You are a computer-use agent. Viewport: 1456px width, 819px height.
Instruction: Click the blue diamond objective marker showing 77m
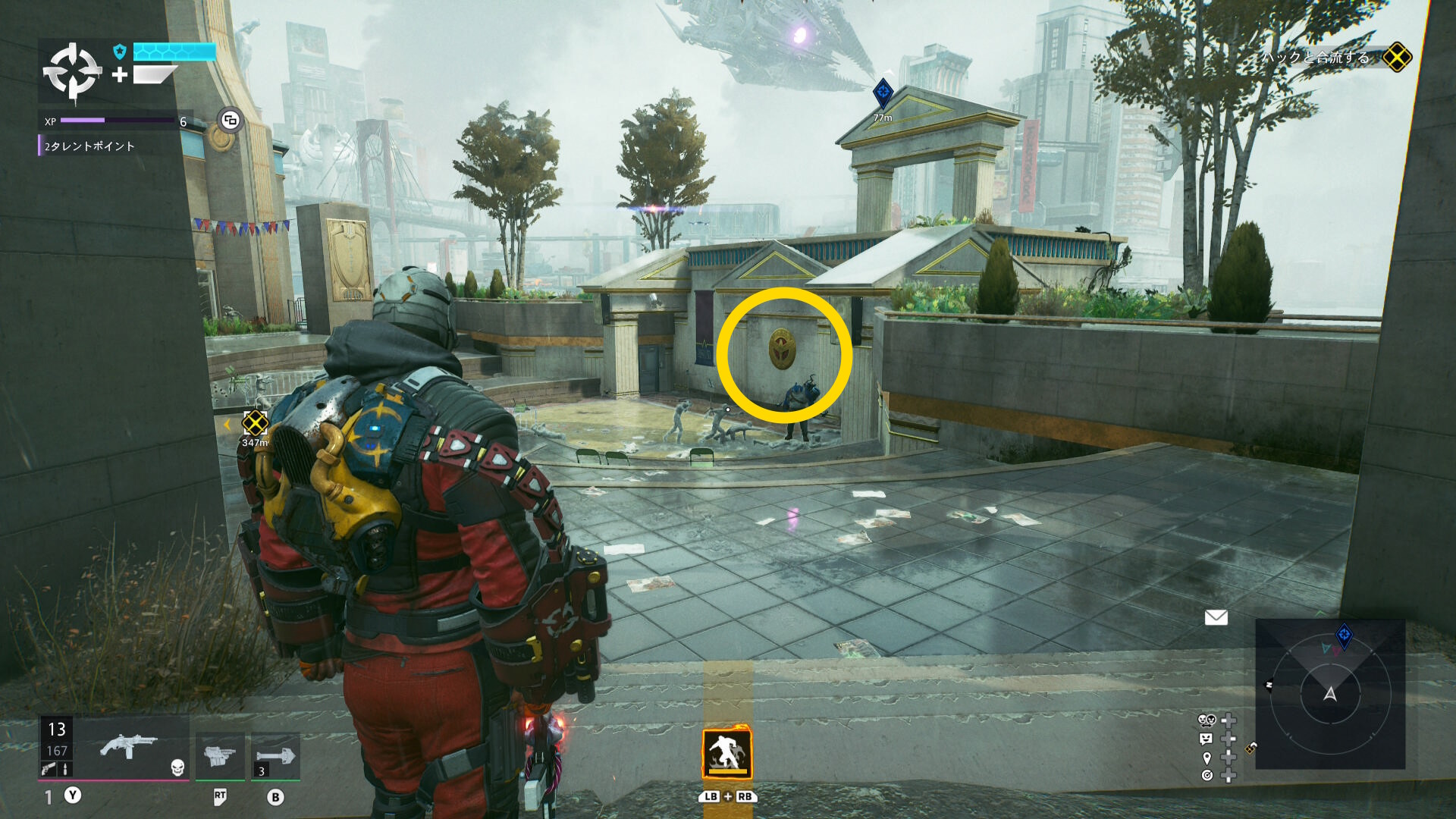(883, 93)
